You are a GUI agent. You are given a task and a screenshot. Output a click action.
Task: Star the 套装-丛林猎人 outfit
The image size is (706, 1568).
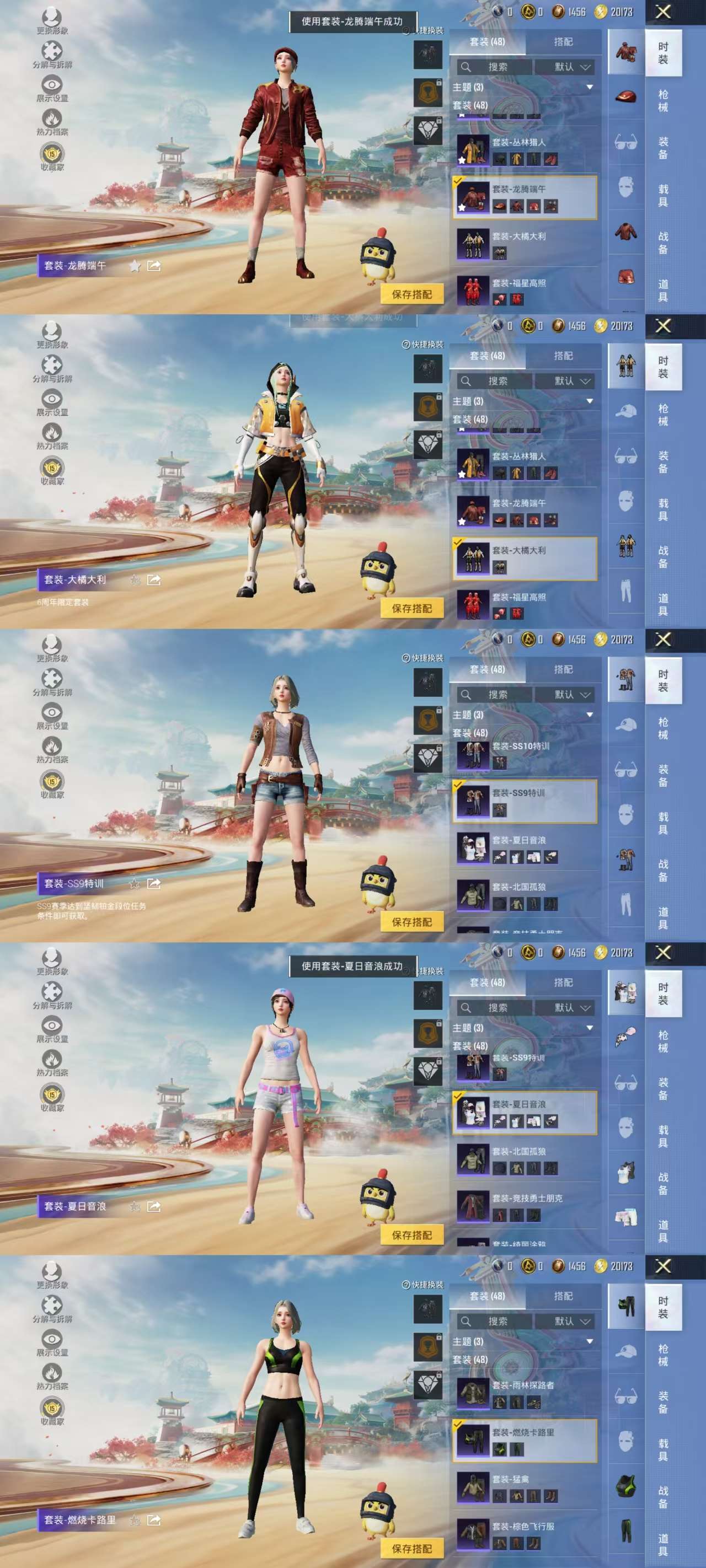[x=461, y=159]
